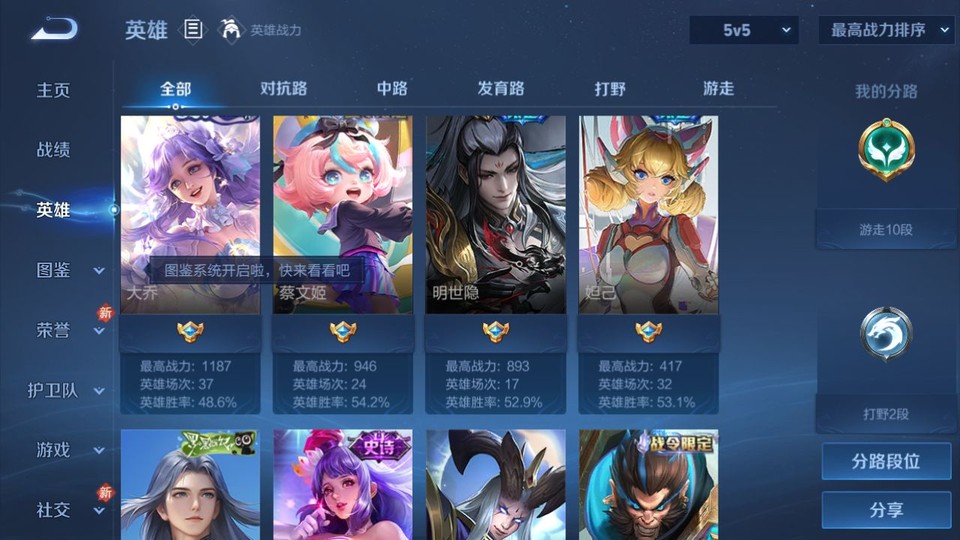Open the 分路段位 lane rank button
The image size is (960, 540).
(886, 462)
